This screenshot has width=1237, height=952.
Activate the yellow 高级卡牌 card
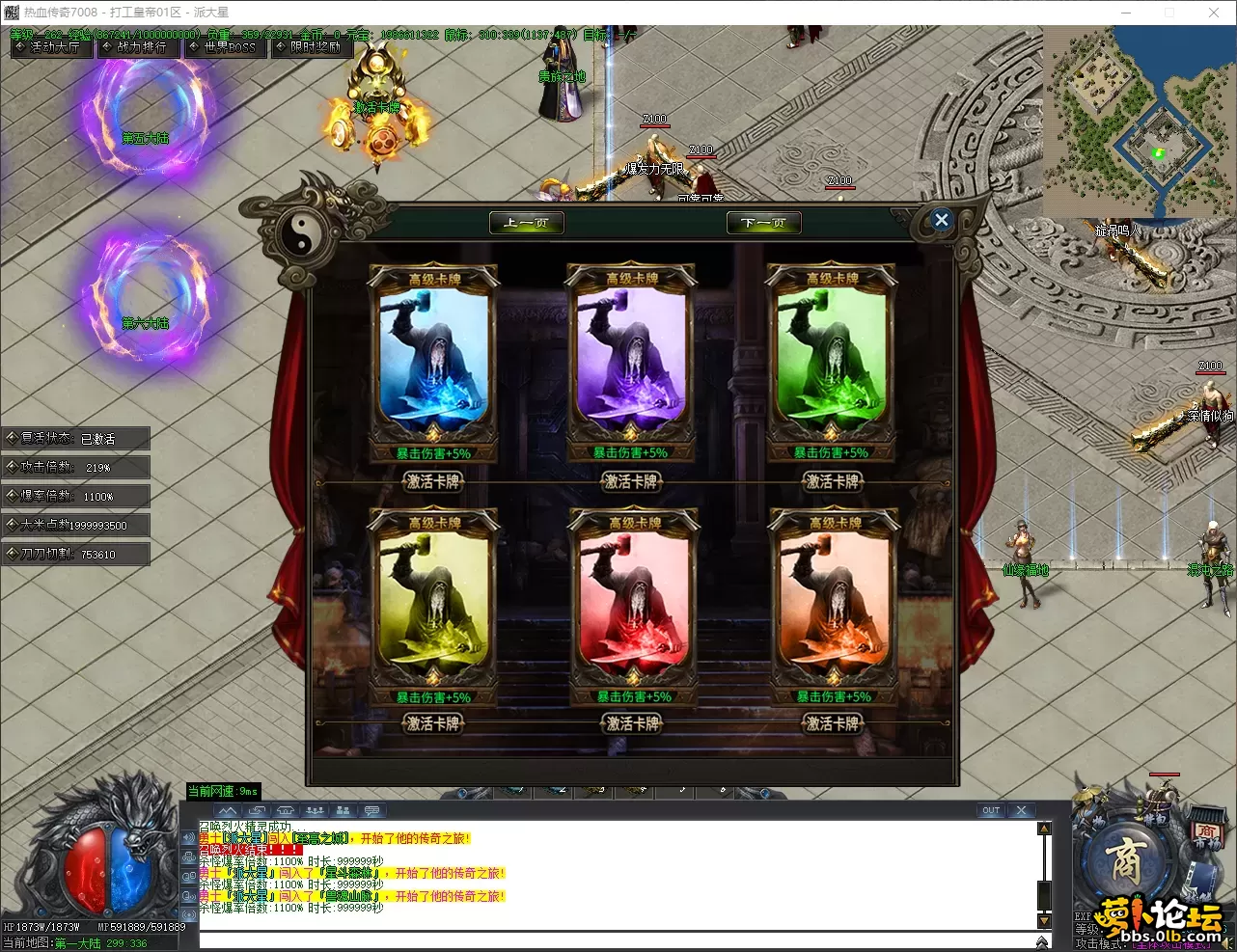pyautogui.click(x=433, y=722)
